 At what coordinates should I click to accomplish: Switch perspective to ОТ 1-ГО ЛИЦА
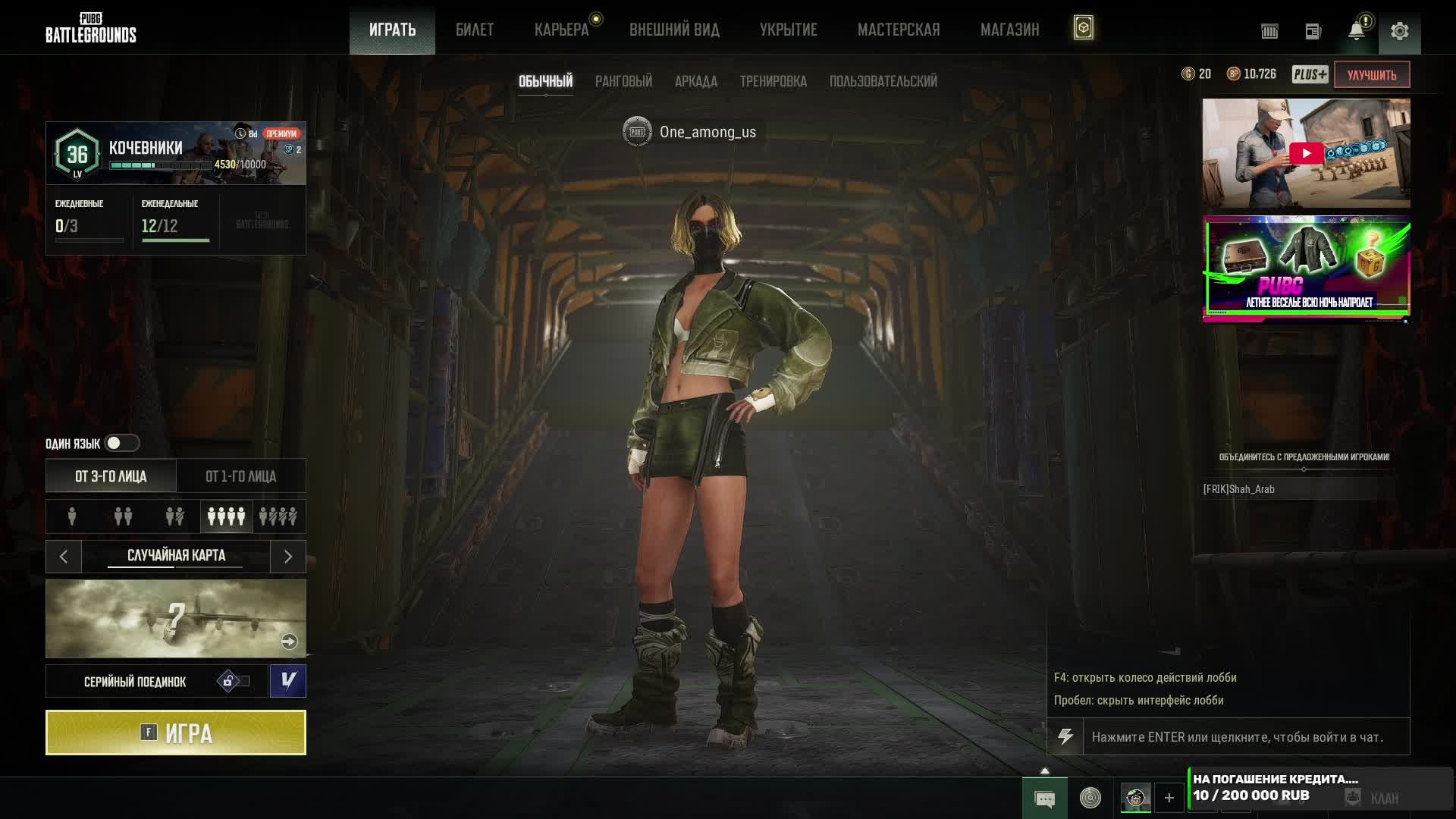241,476
